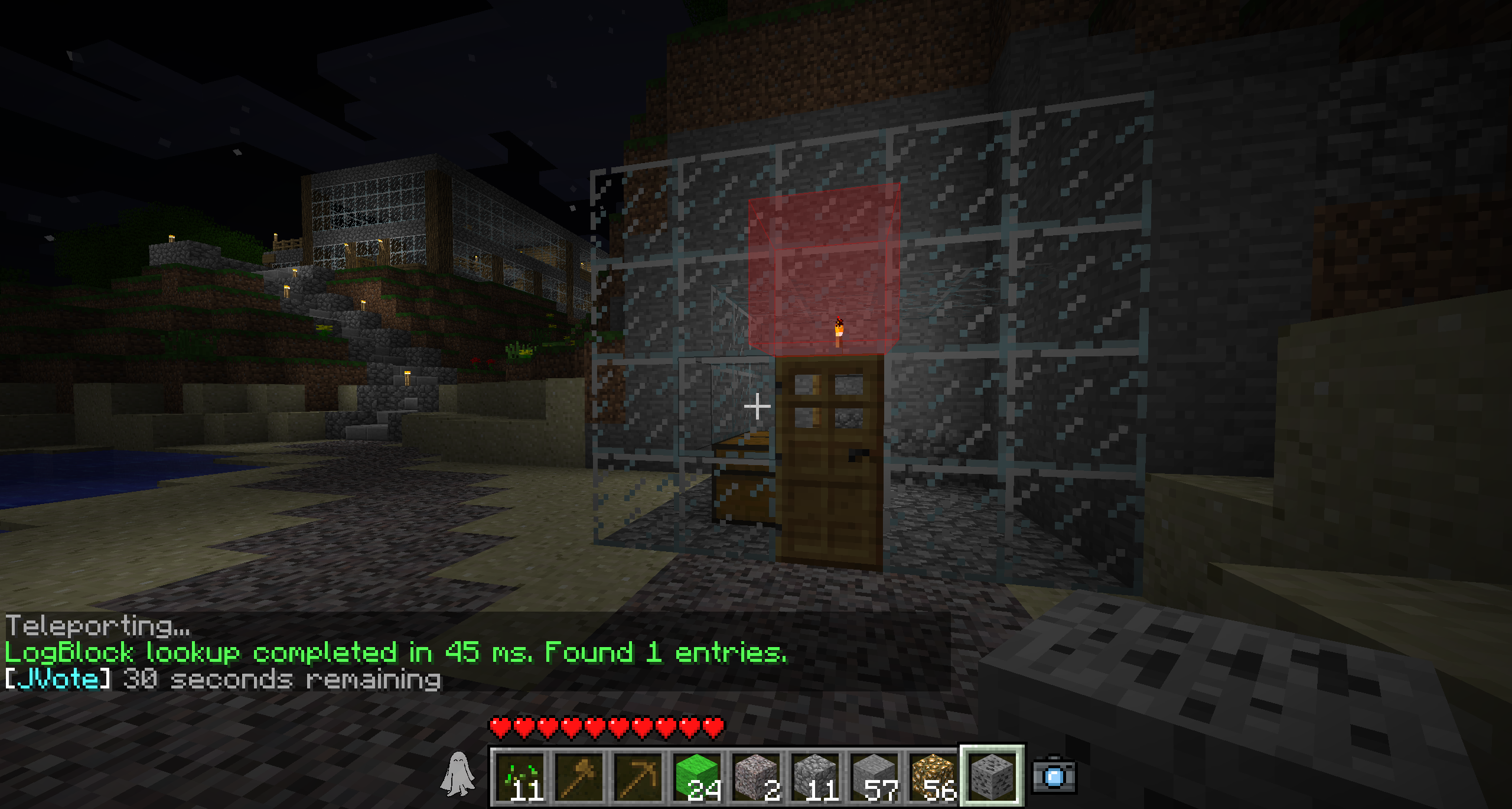1512x809 pixels.
Task: Choose the smooth stone stack of 57
Action: tap(875, 776)
